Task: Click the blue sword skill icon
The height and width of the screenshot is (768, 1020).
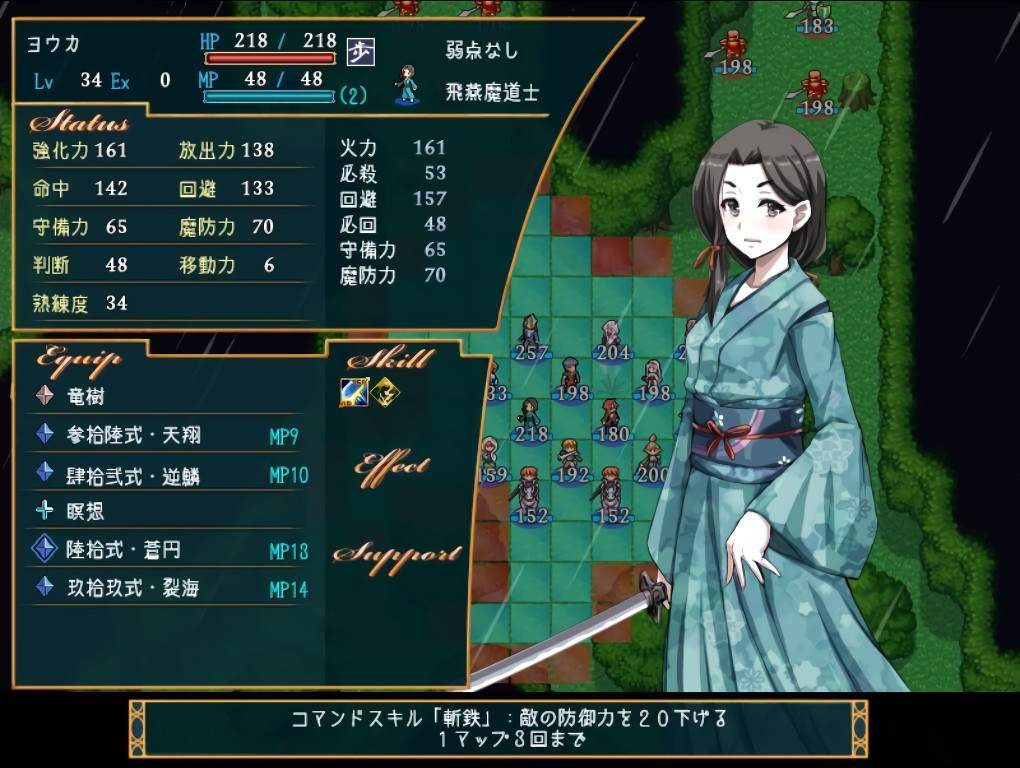Action: 355,393
